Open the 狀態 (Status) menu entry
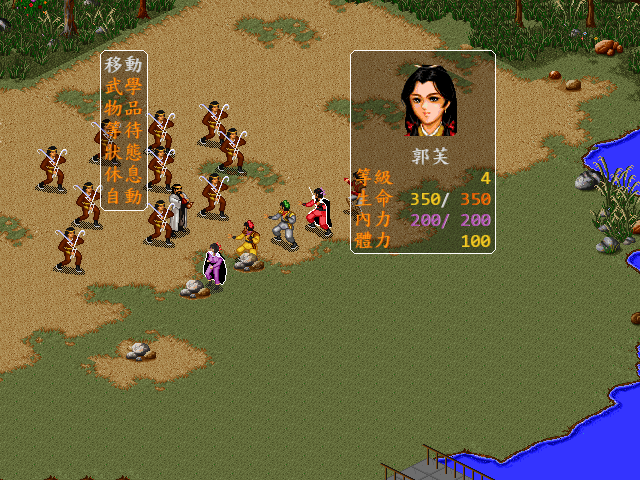 pos(124,152)
